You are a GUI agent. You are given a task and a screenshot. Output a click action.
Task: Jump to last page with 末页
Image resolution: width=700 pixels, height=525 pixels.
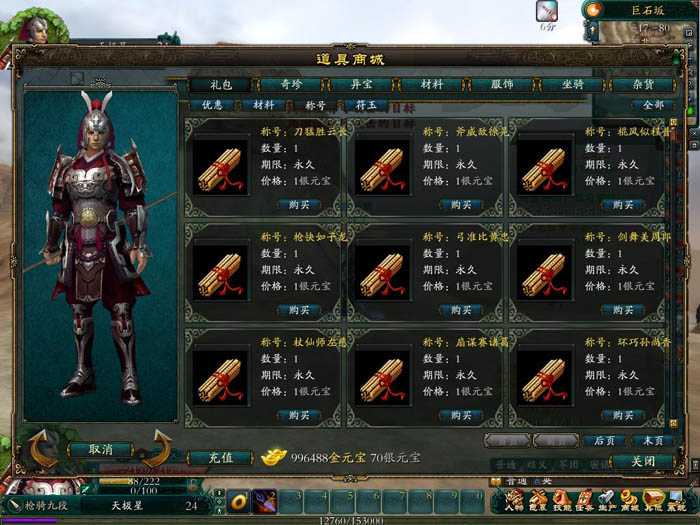click(653, 440)
